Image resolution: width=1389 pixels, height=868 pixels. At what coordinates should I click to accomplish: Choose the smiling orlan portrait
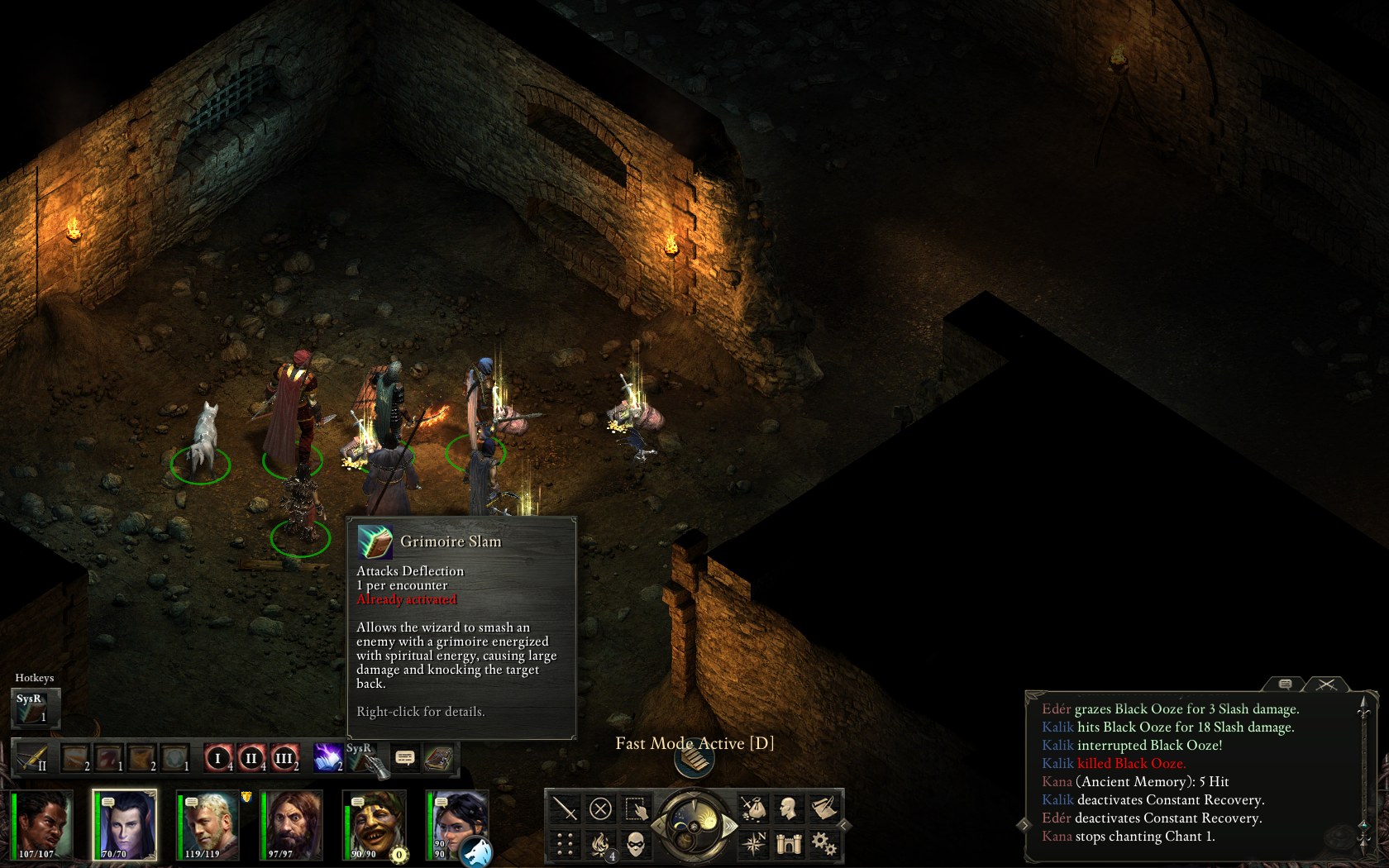click(375, 825)
